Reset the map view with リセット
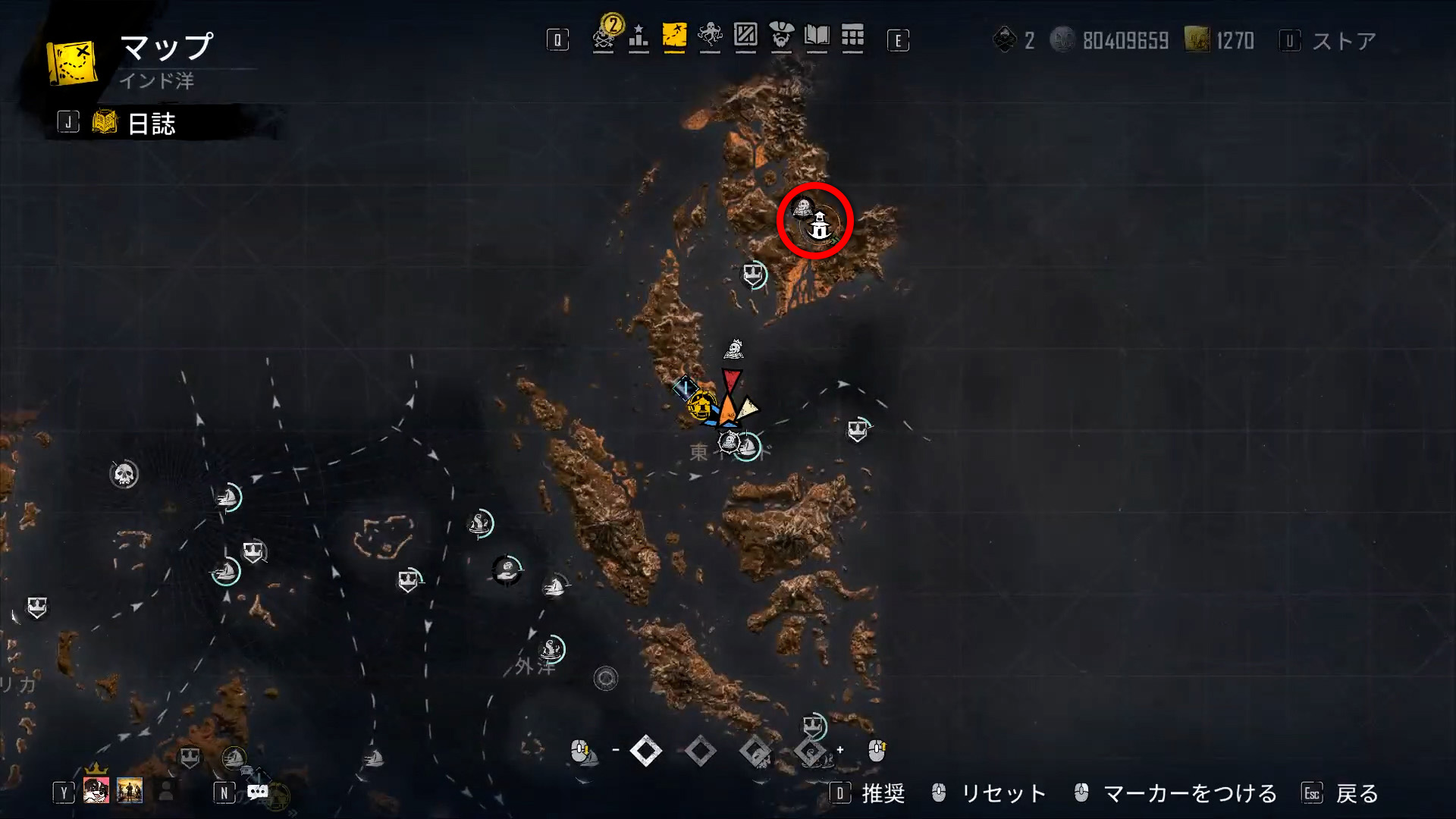The width and height of the screenshot is (1456, 819). click(x=1003, y=793)
